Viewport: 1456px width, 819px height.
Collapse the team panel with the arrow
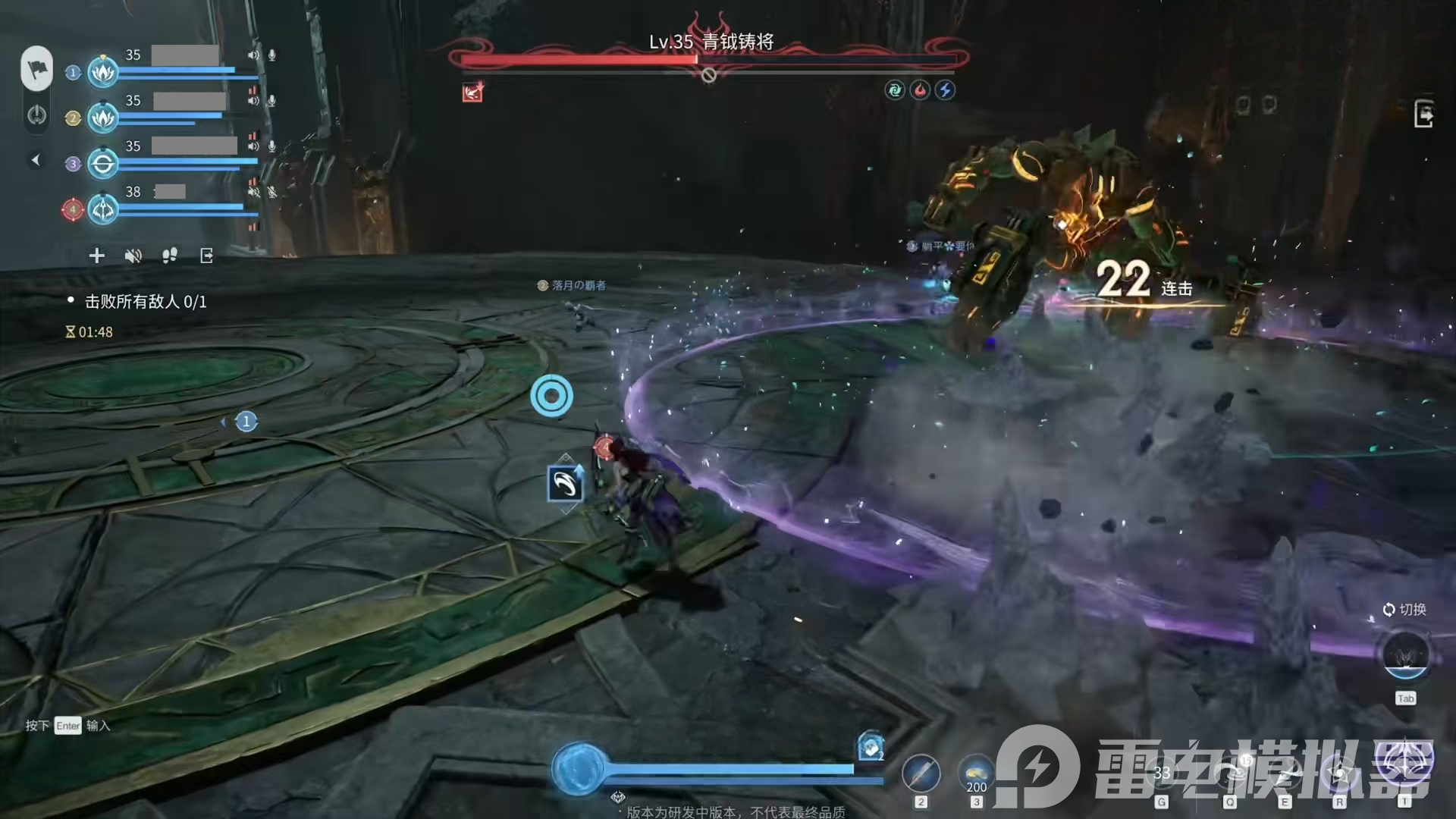tap(35, 160)
